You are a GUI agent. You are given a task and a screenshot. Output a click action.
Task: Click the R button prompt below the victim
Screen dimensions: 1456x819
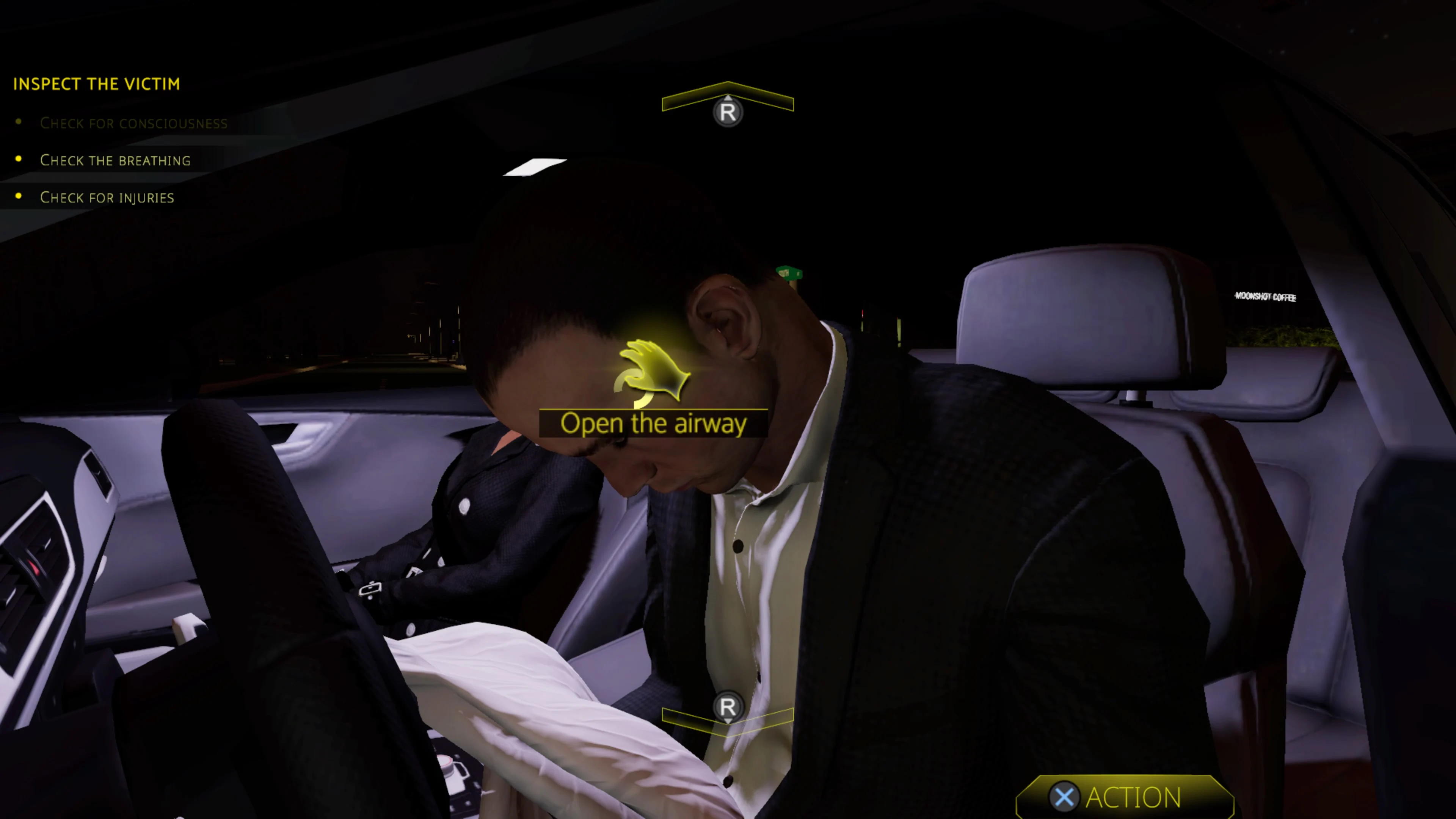coord(728,708)
